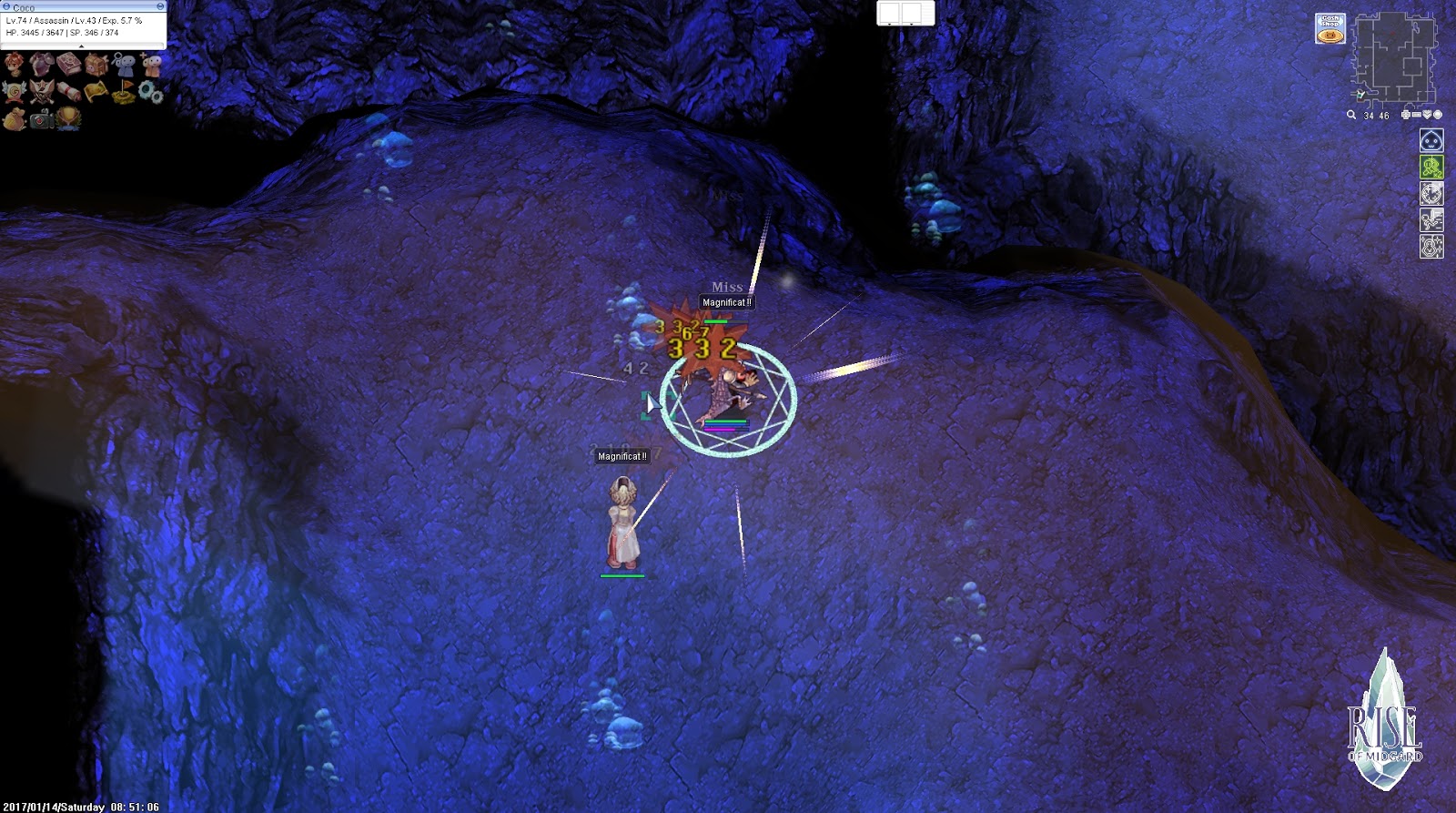Open the Inventory bag icon
This screenshot has width=1456, height=813.
pos(96,64)
